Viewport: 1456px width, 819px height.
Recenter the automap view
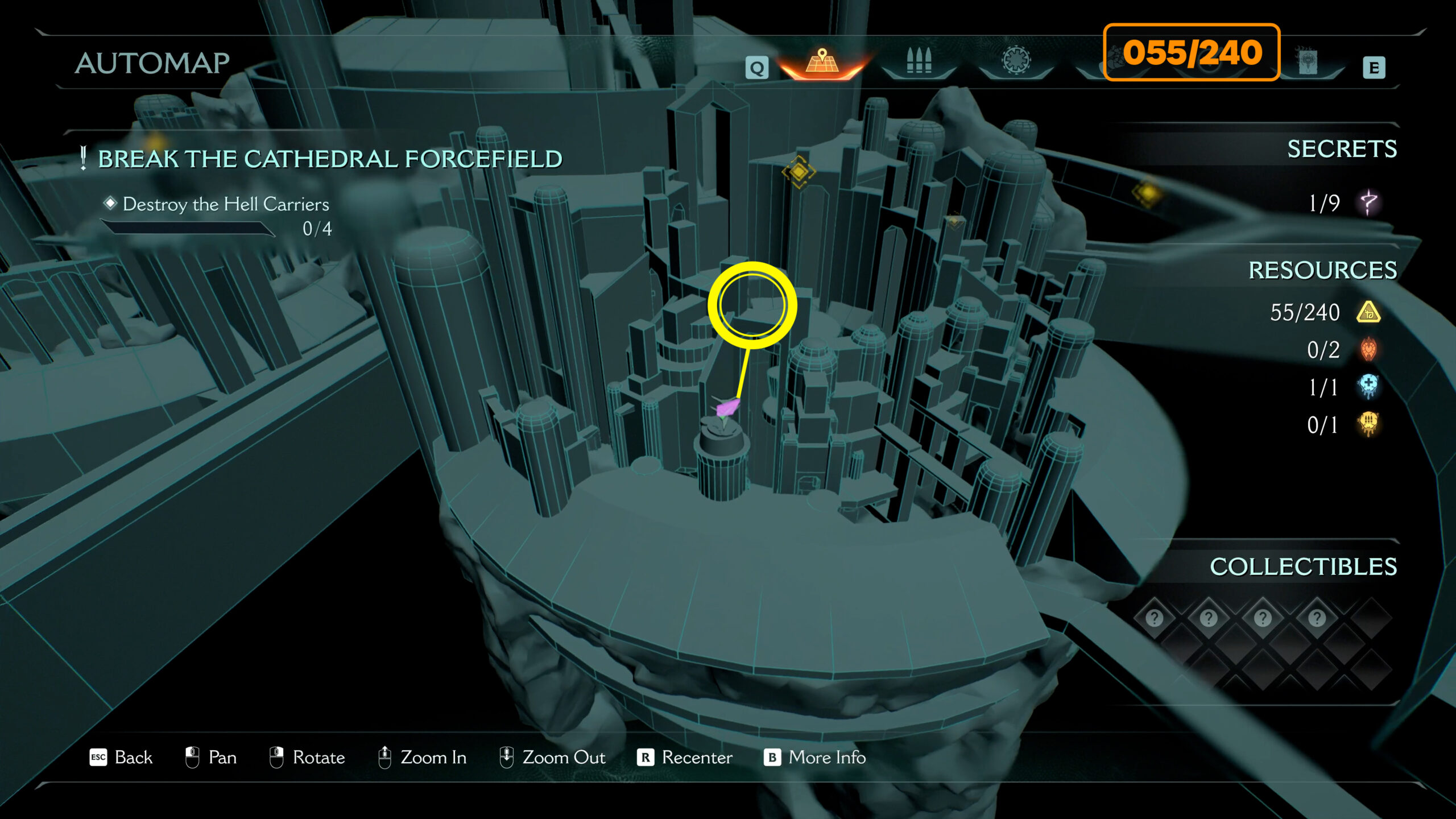tap(685, 758)
